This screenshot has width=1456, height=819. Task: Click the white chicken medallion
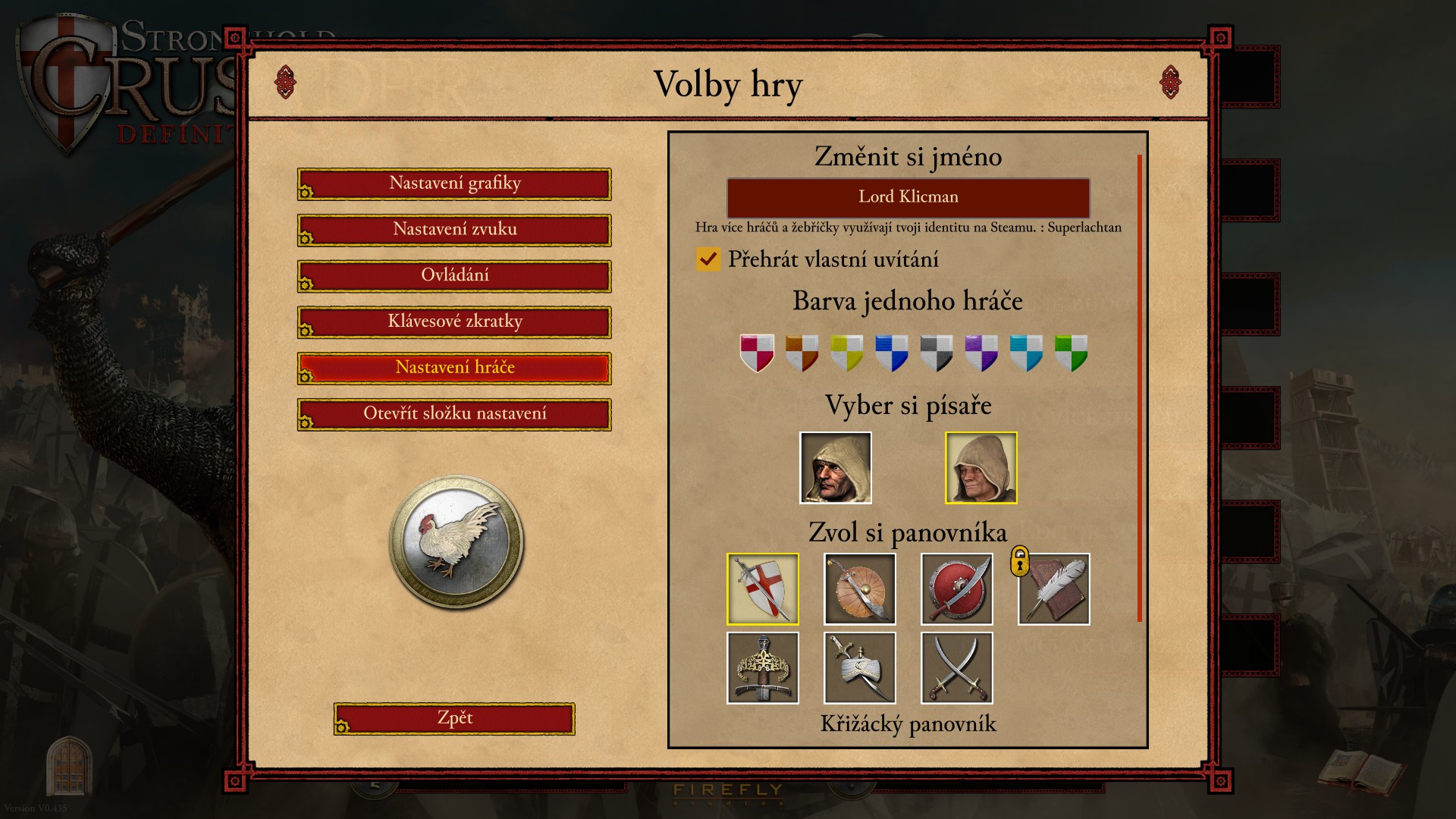pyautogui.click(x=456, y=541)
